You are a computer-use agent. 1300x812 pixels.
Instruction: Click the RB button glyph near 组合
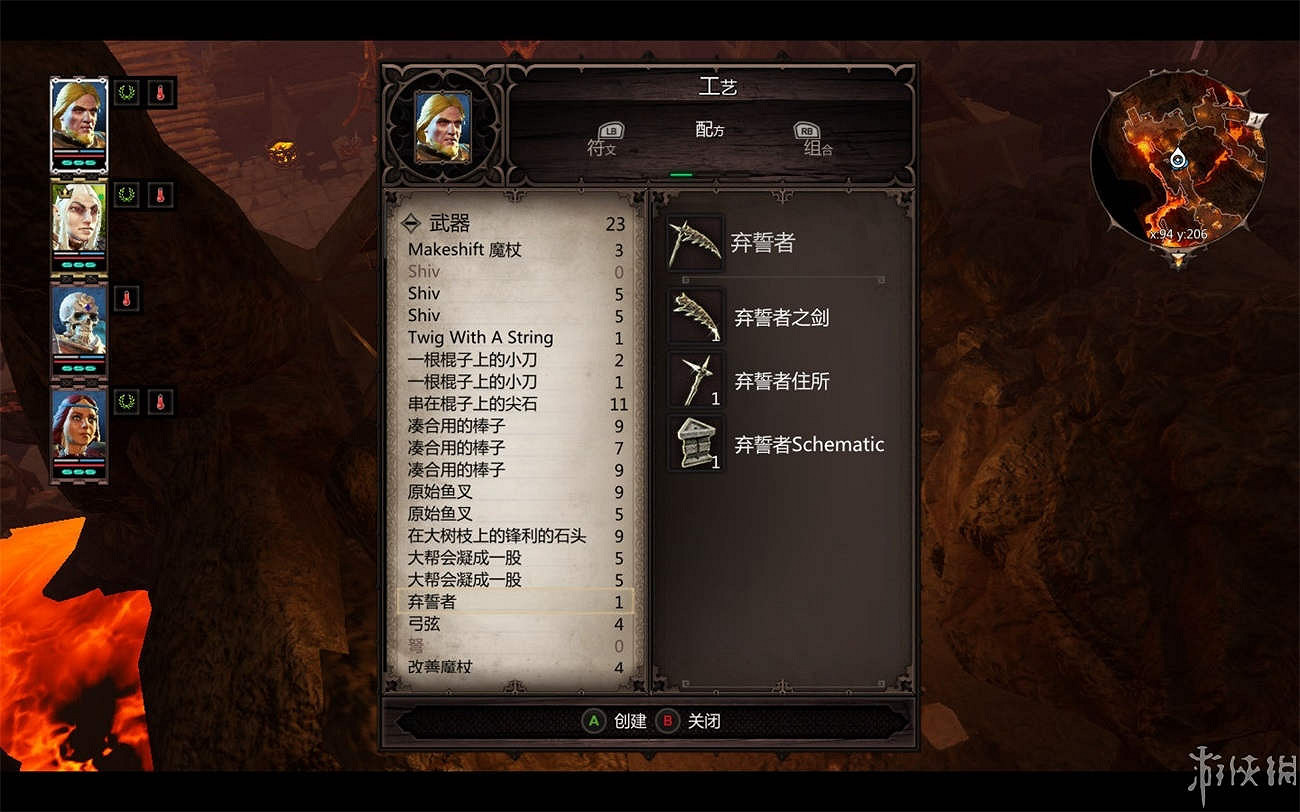[x=807, y=131]
